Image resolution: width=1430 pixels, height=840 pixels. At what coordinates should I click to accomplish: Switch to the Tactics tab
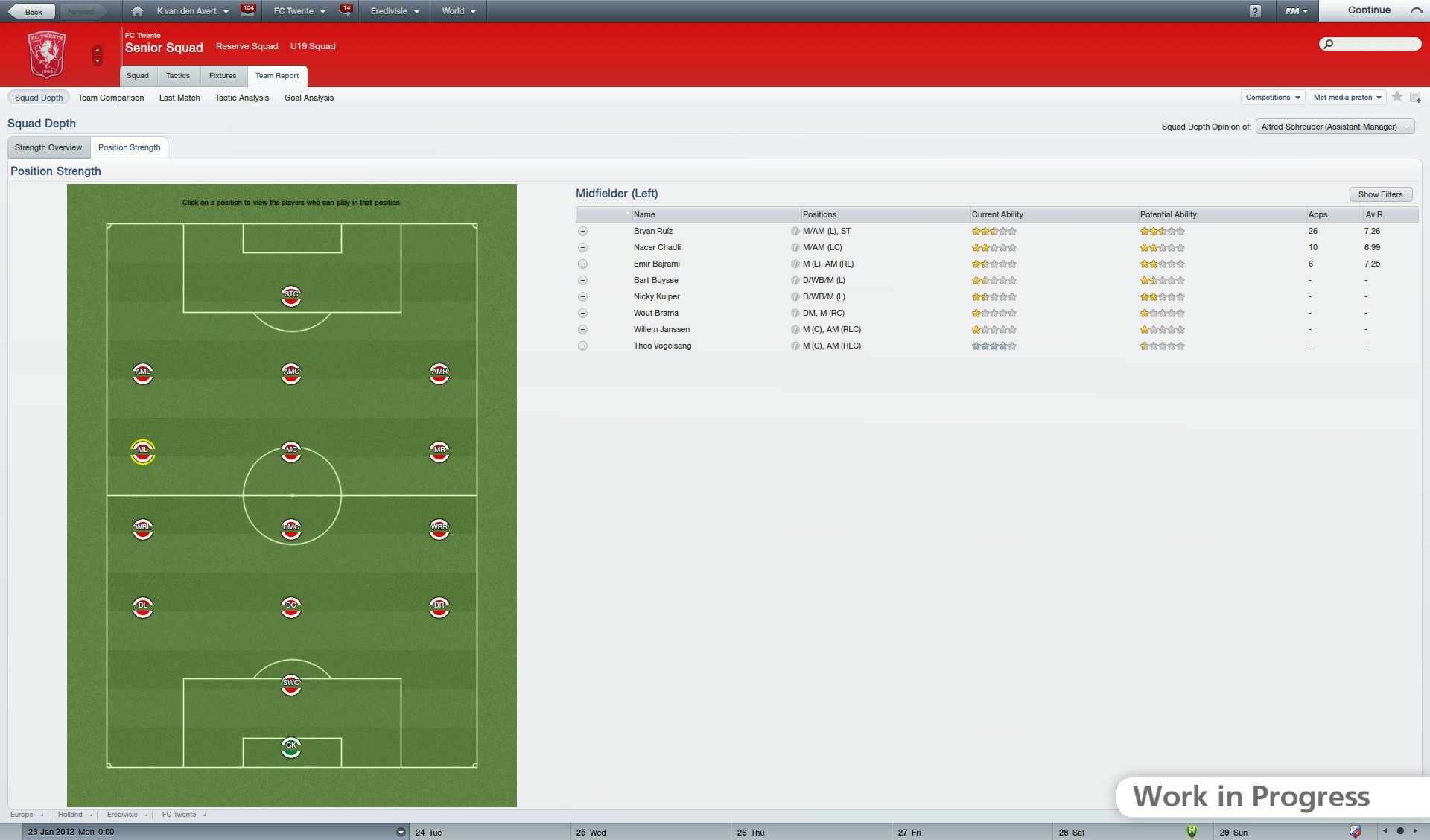click(x=178, y=75)
